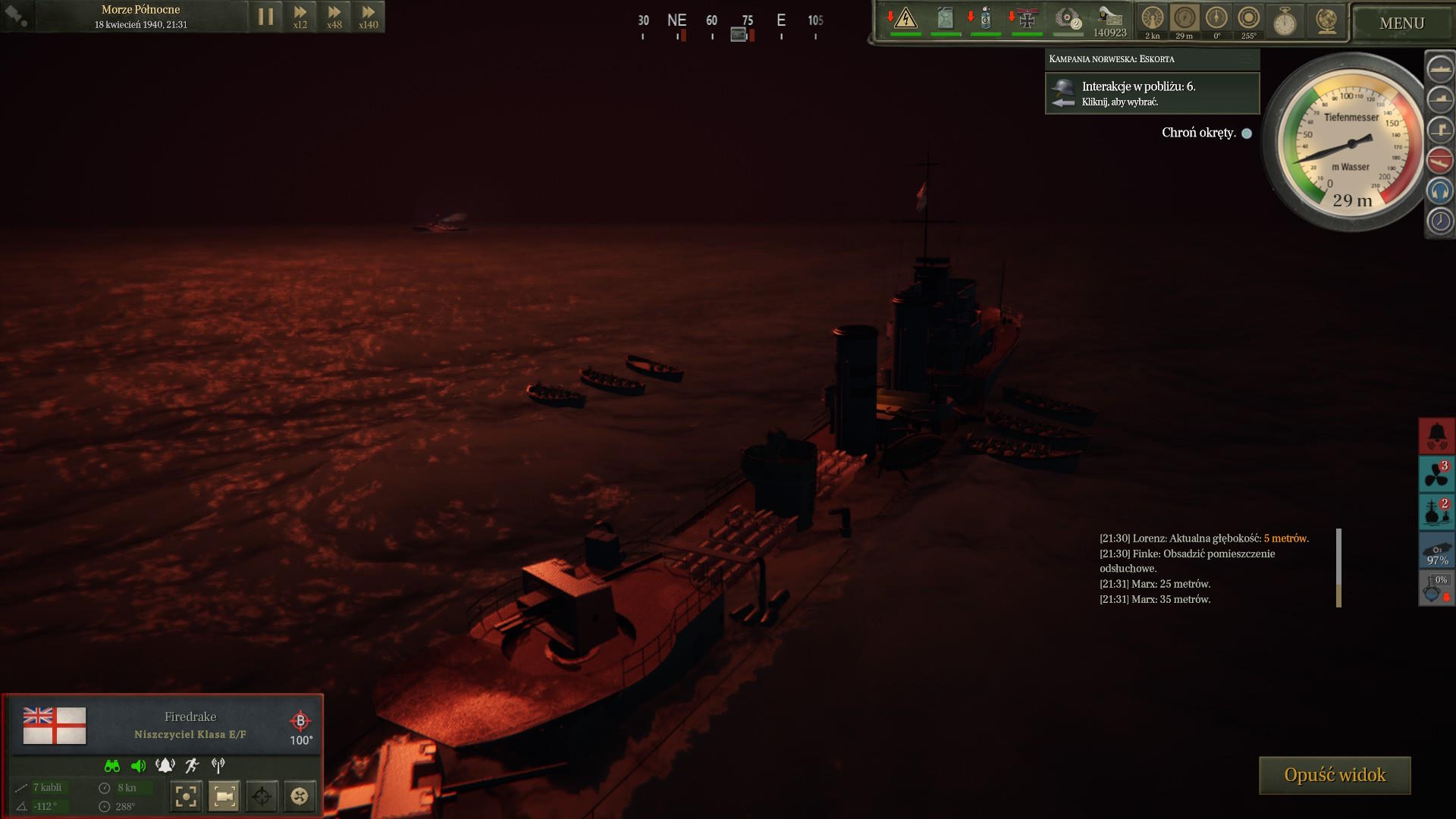Set time compression to x12
This screenshot has width=1456, height=819.
click(300, 17)
